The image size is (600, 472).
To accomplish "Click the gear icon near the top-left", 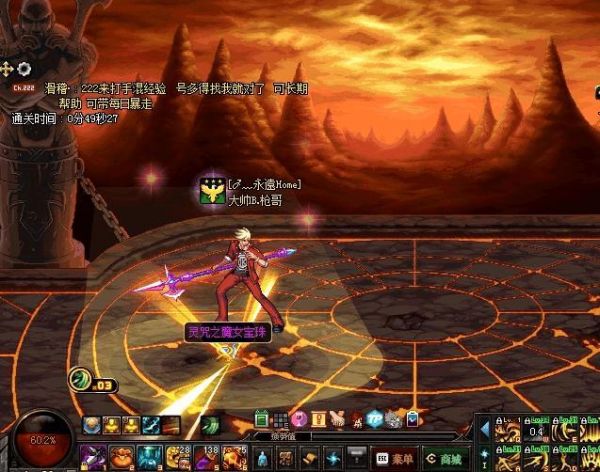I will tap(26, 68).
